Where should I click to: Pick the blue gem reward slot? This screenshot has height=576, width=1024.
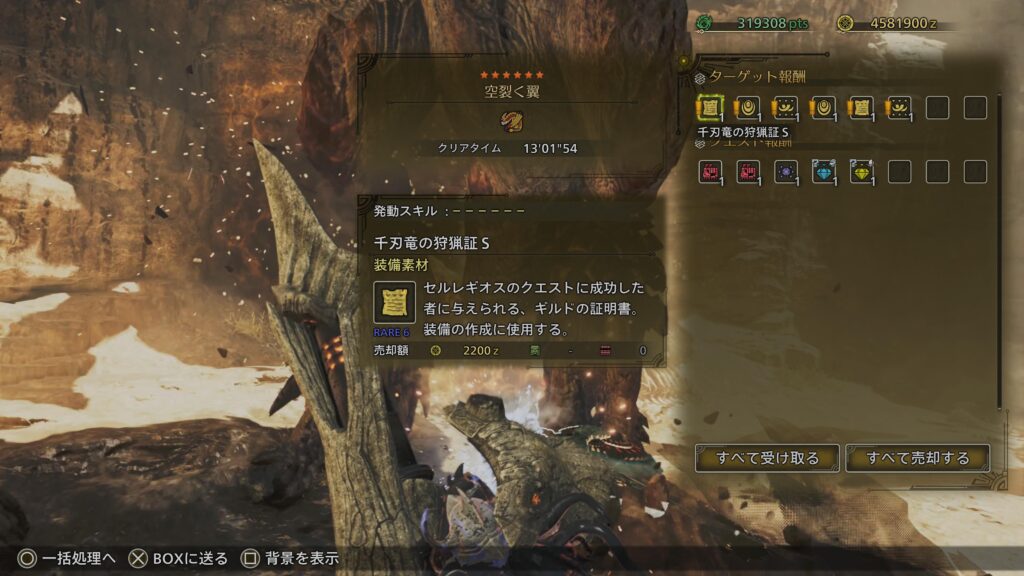pyautogui.click(x=823, y=172)
